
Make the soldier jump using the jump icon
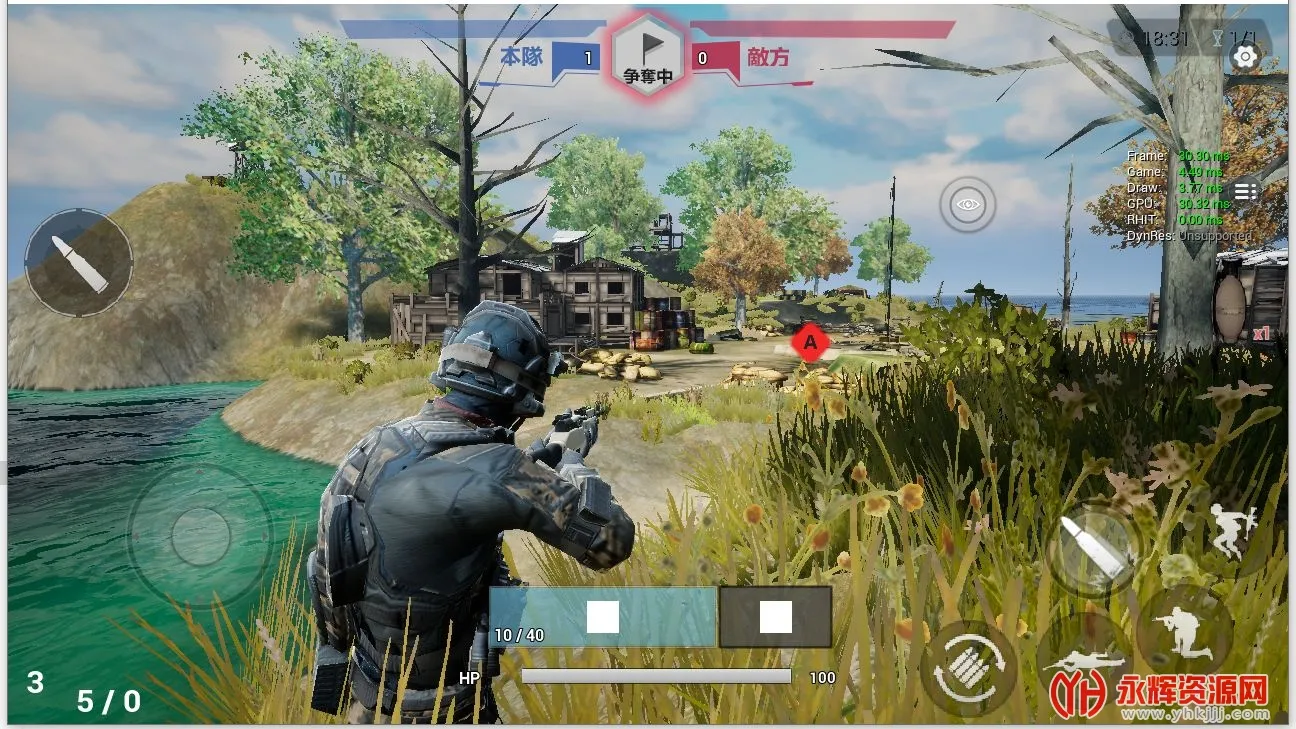click(x=1230, y=531)
